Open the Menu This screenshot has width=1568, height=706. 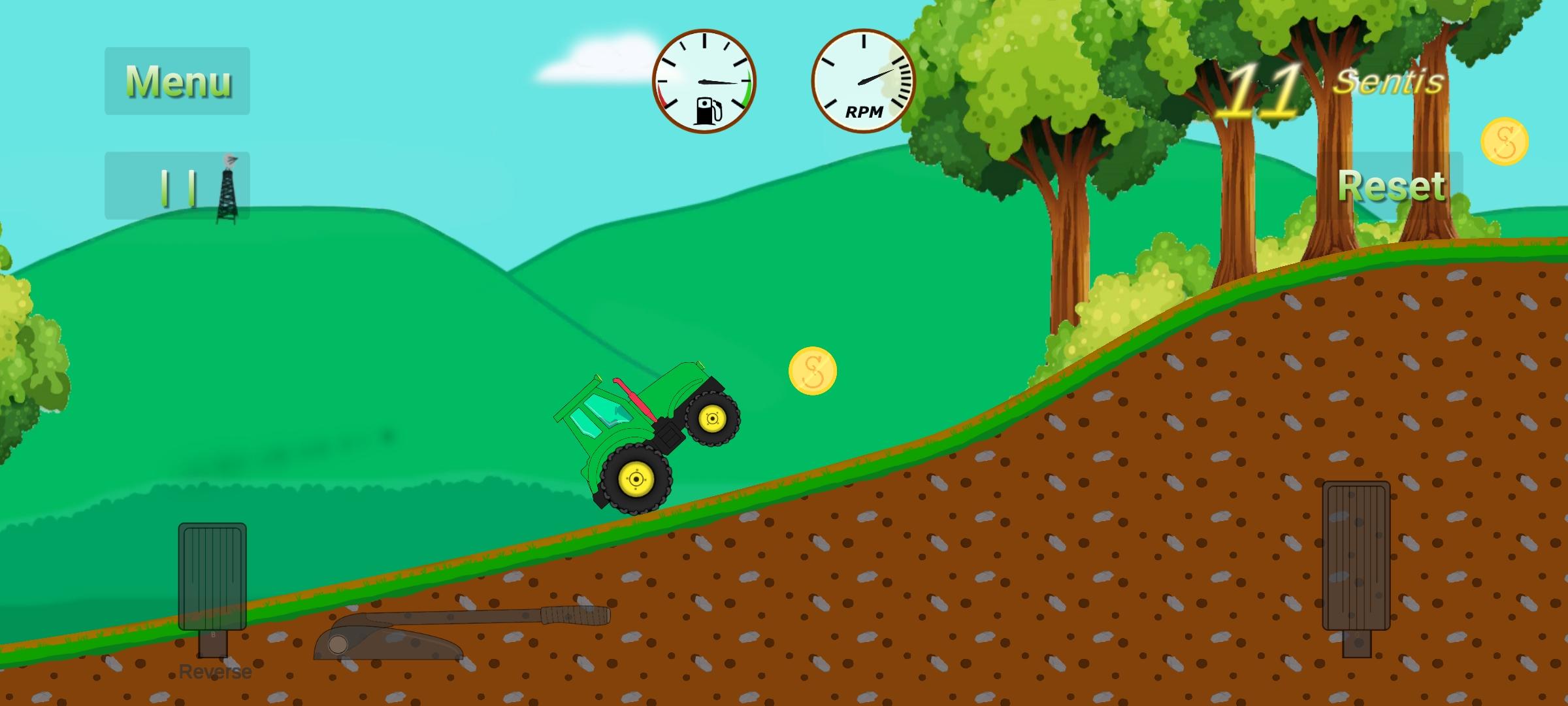click(178, 82)
